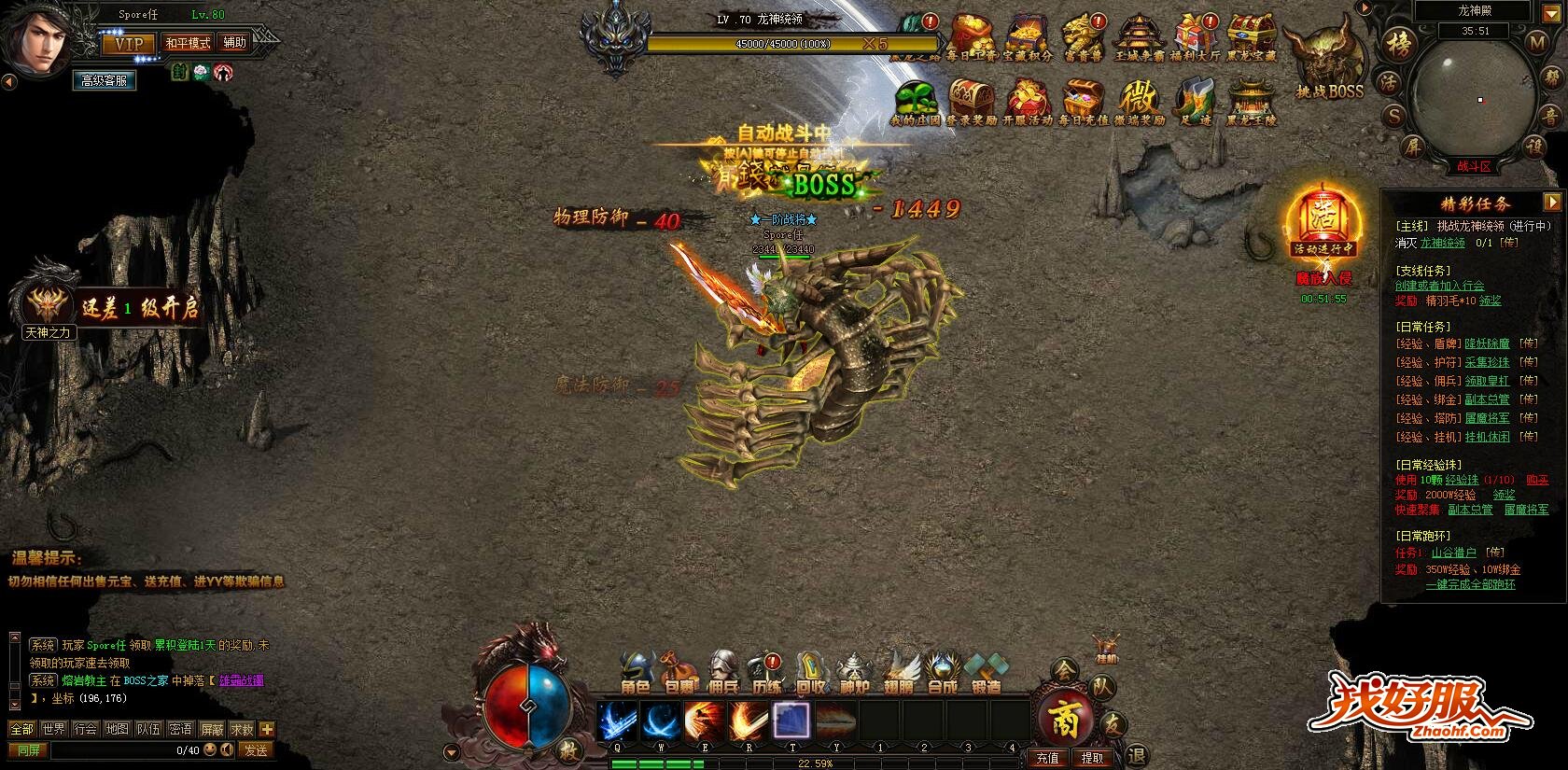Open the VIP panel
The width and height of the screenshot is (1568, 770).
[x=129, y=44]
